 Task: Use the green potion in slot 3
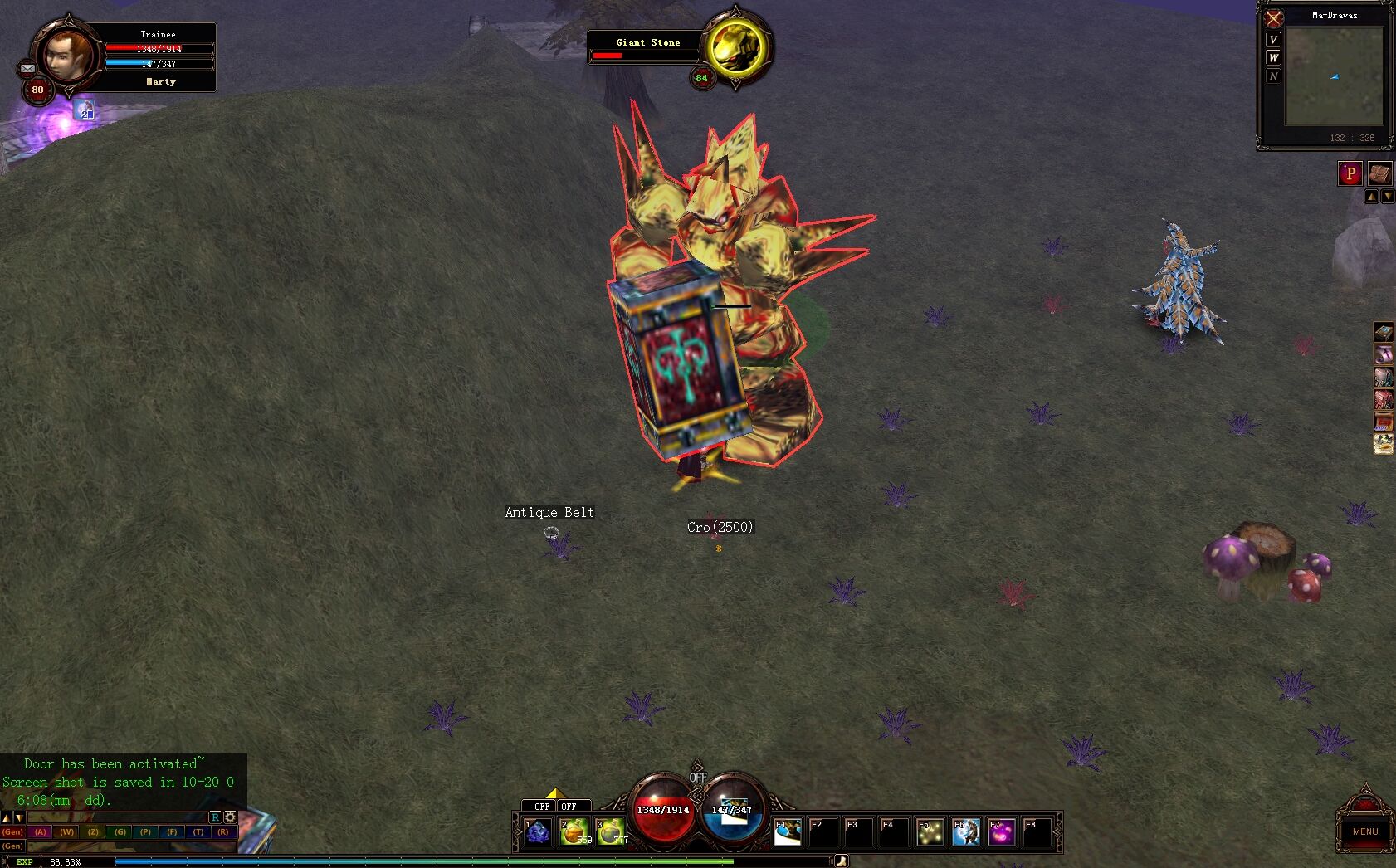coord(610,831)
